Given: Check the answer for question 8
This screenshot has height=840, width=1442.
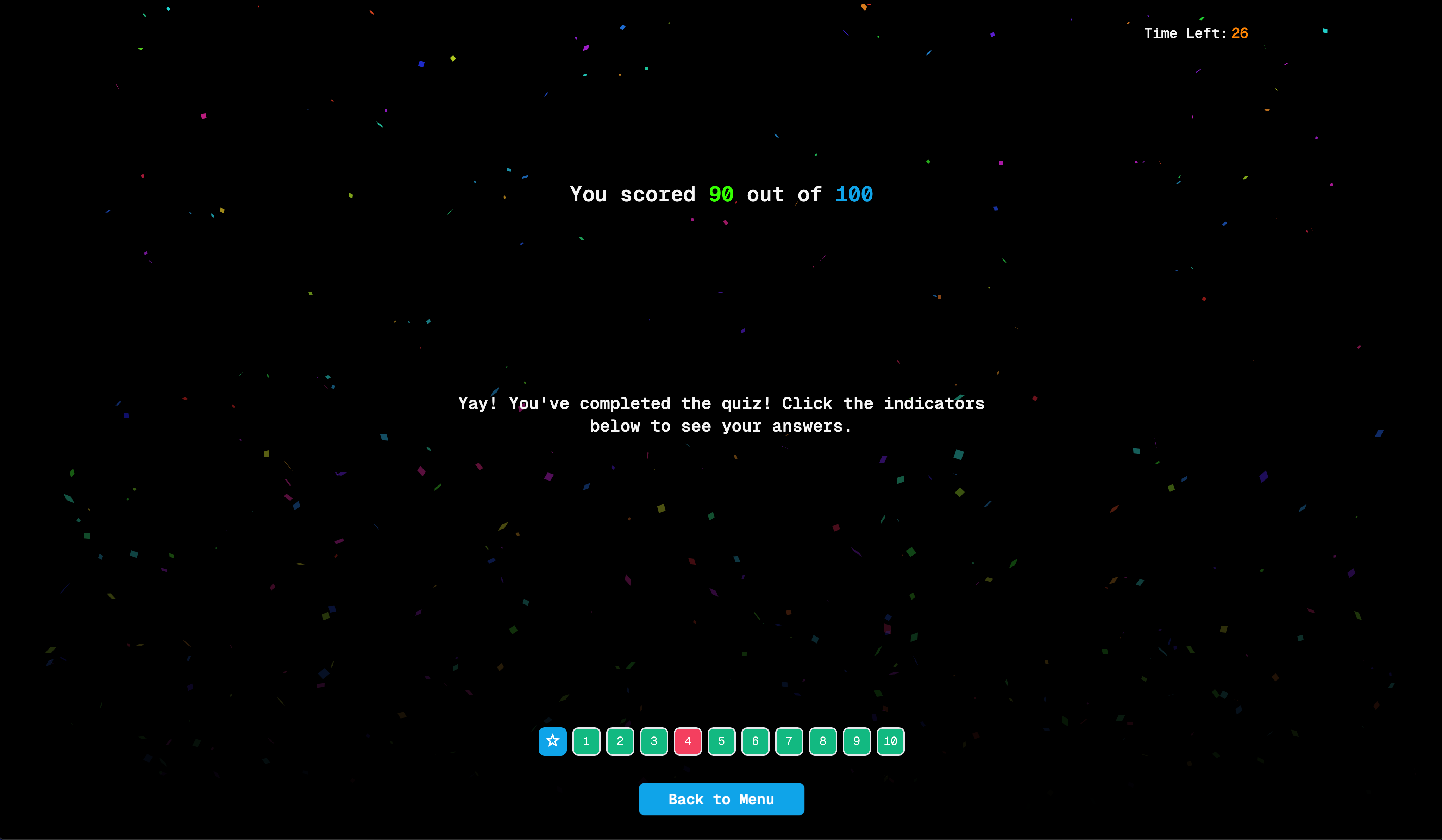Looking at the screenshot, I should 822,741.
